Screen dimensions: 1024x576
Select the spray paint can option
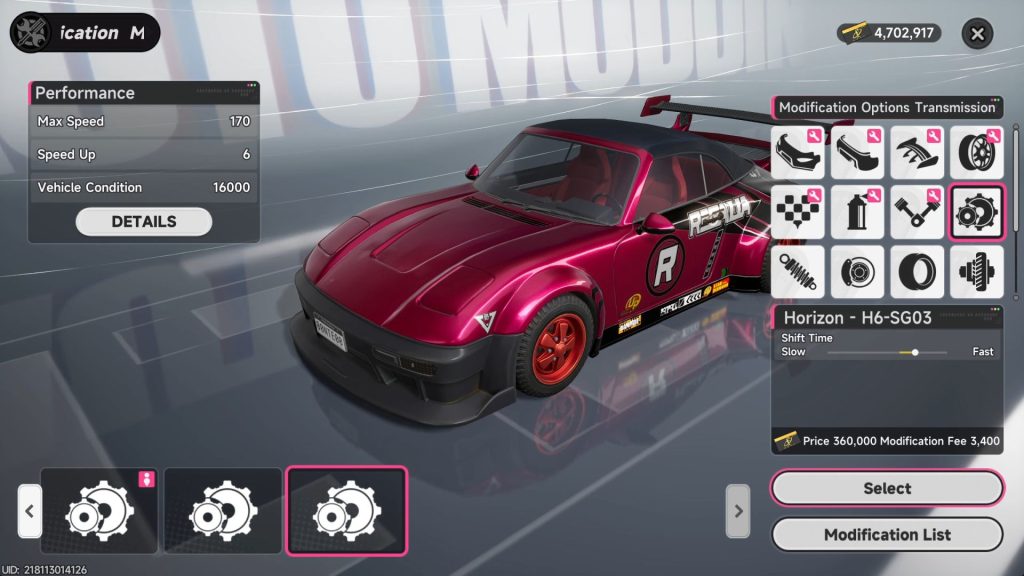click(x=857, y=211)
